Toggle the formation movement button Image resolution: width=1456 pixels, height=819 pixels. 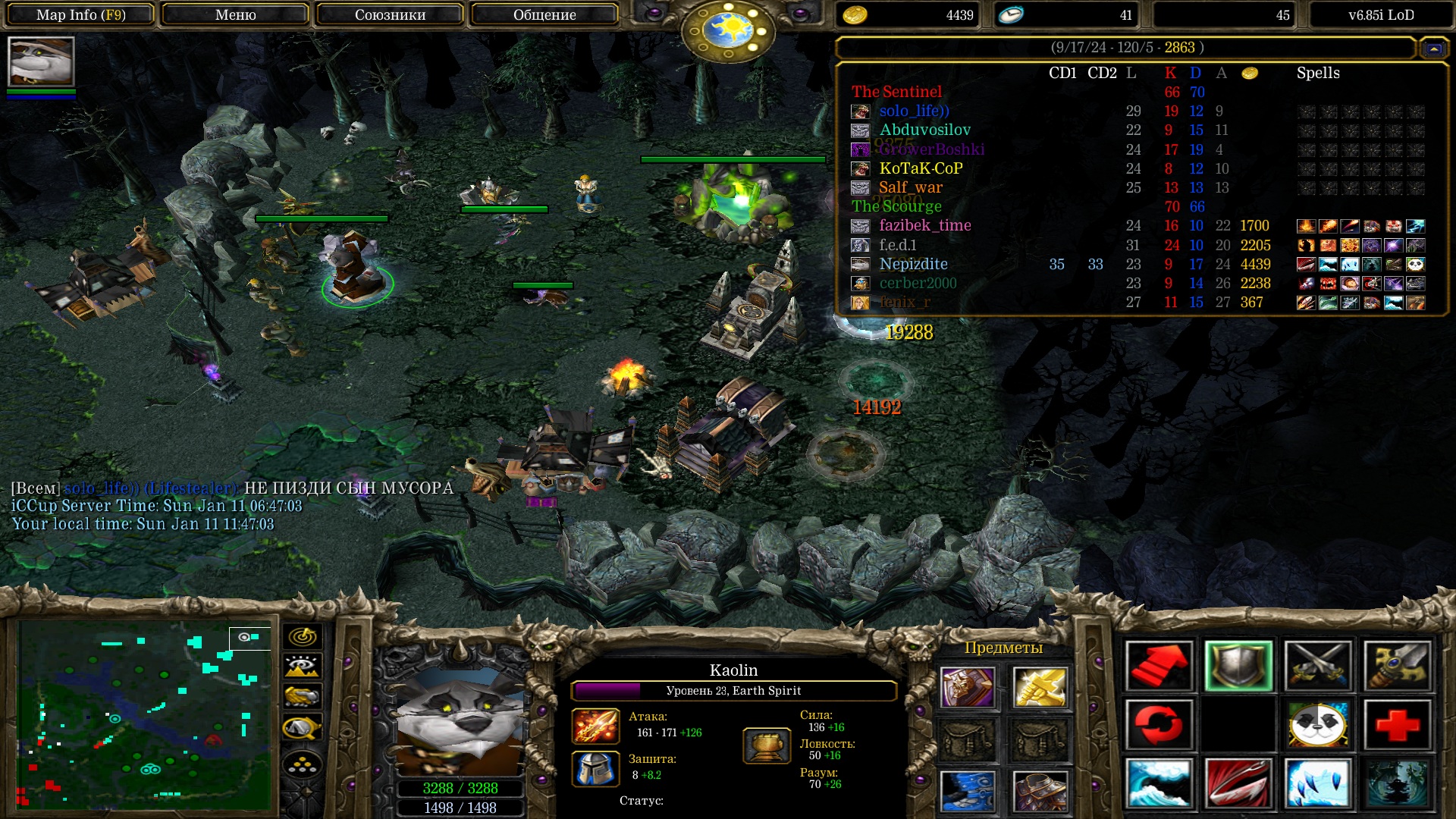[302, 765]
